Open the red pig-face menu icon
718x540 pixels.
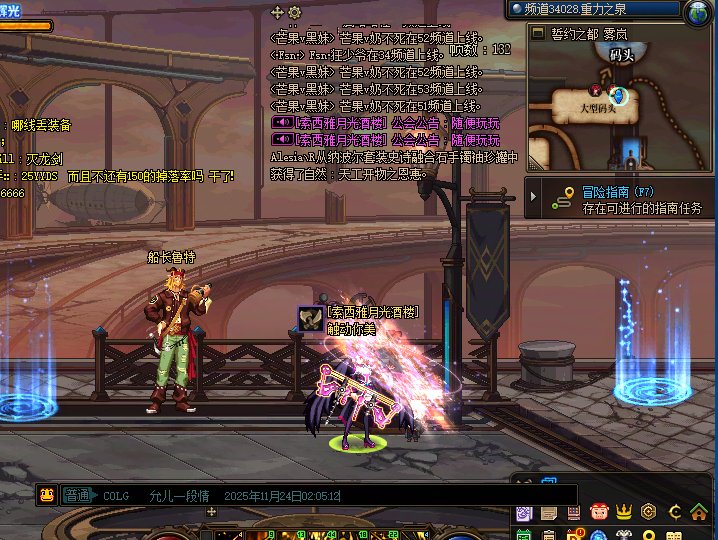point(599,513)
